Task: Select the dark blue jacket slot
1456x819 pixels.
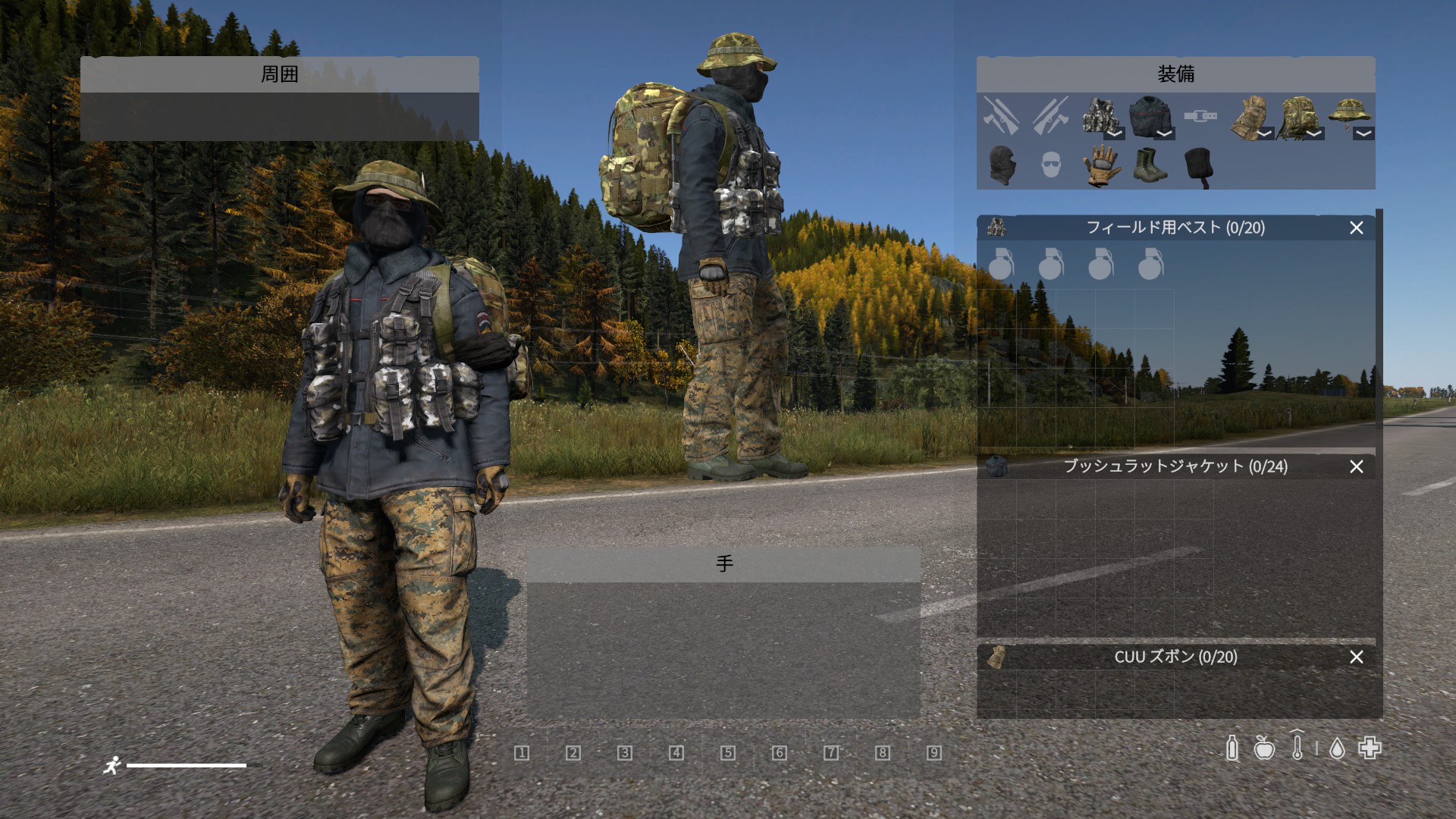Action: pyautogui.click(x=1149, y=117)
